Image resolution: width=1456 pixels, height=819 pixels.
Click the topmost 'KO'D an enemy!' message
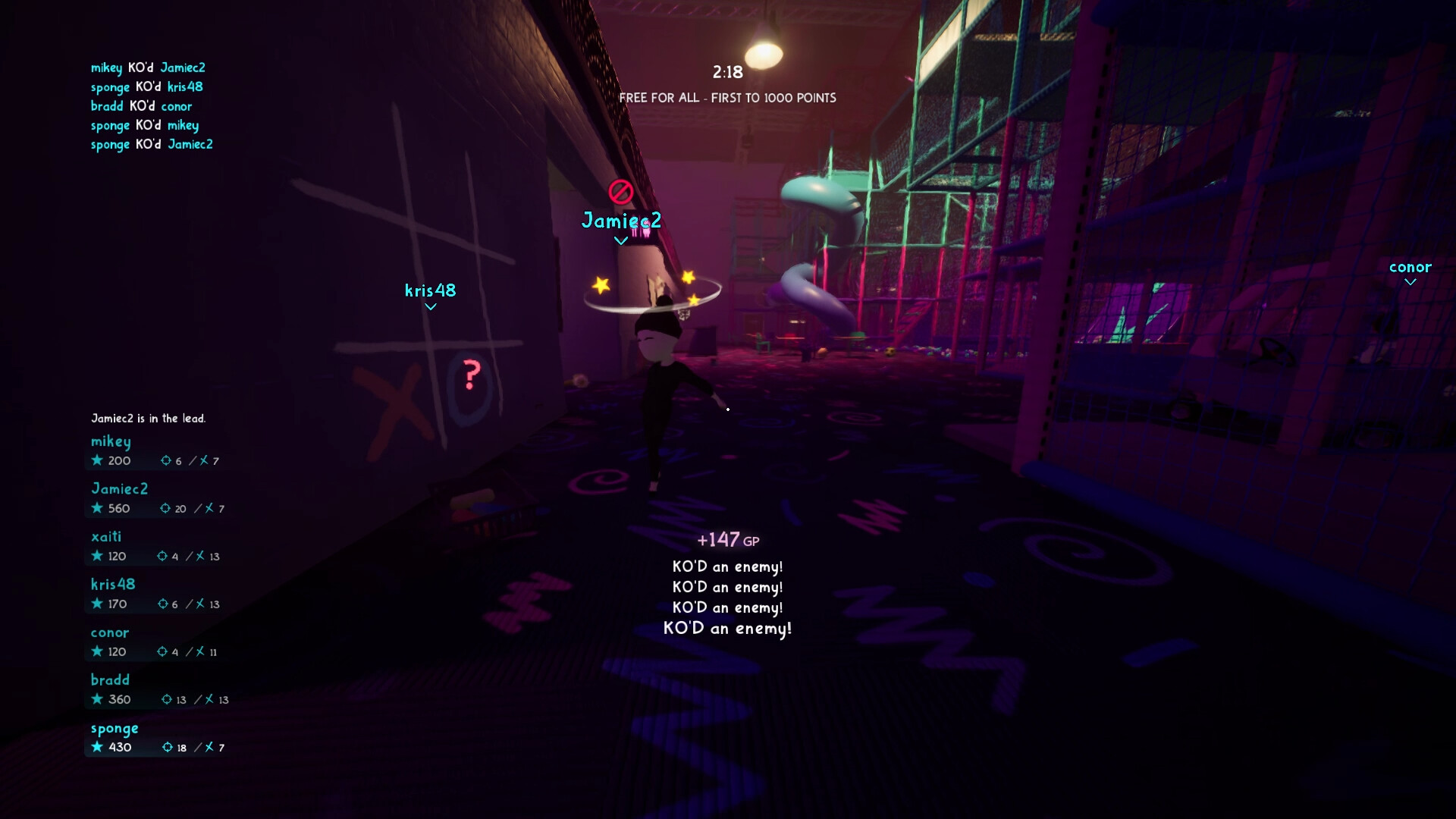(x=726, y=566)
